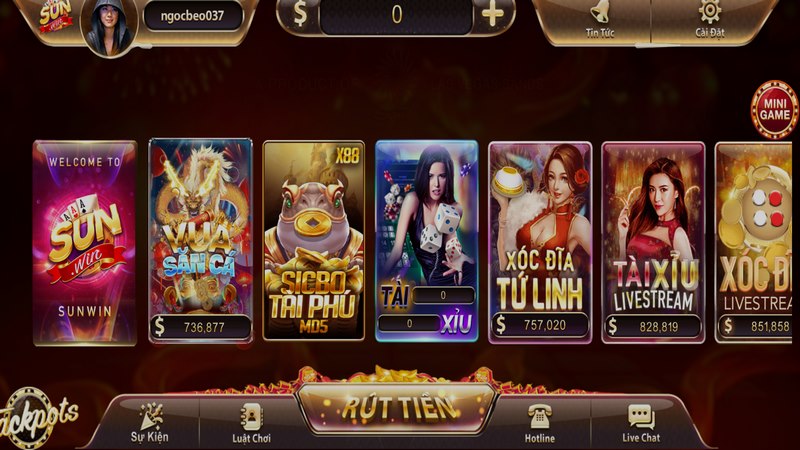
Task: Open the Tin Tức news bell
Action: pyautogui.click(x=600, y=18)
